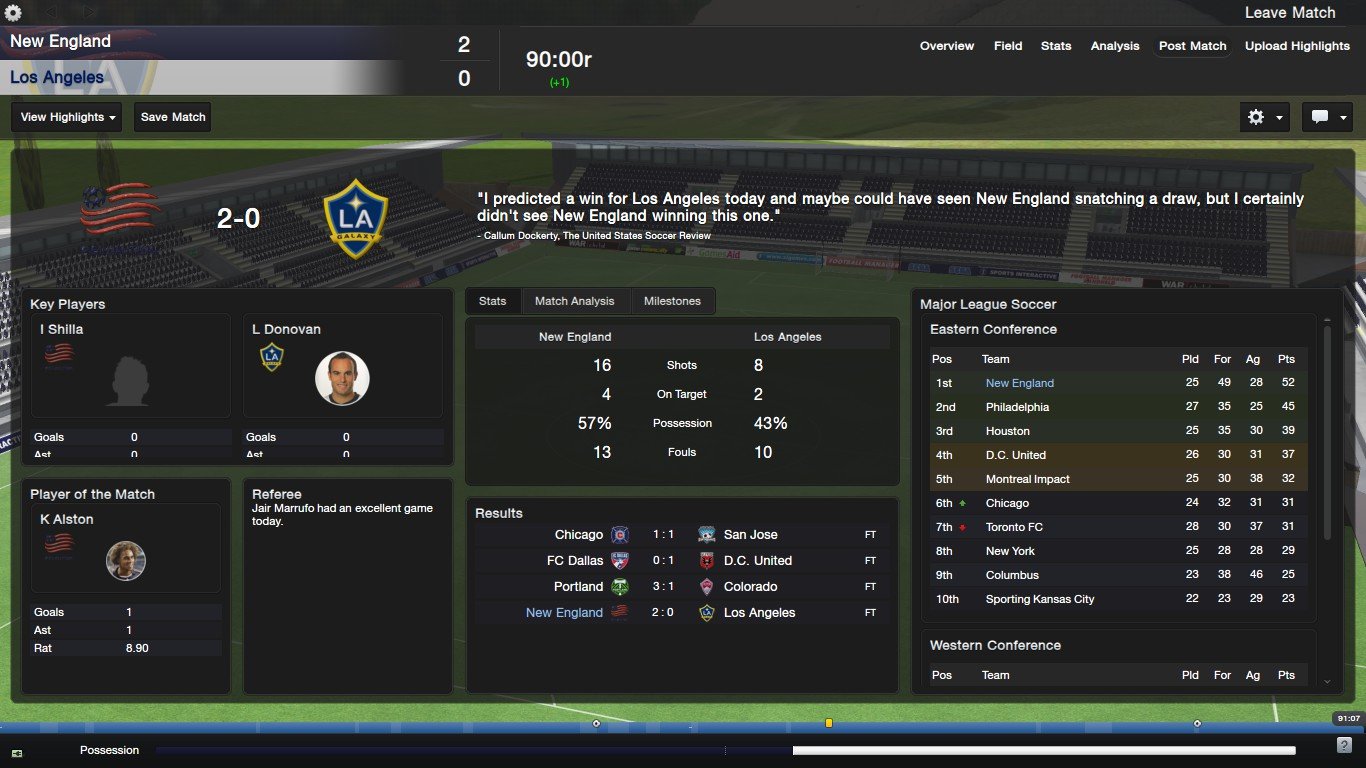Screen dimensions: 1366x768
Task: Open the gear settings dropdown below tabs
Action: 1264,117
